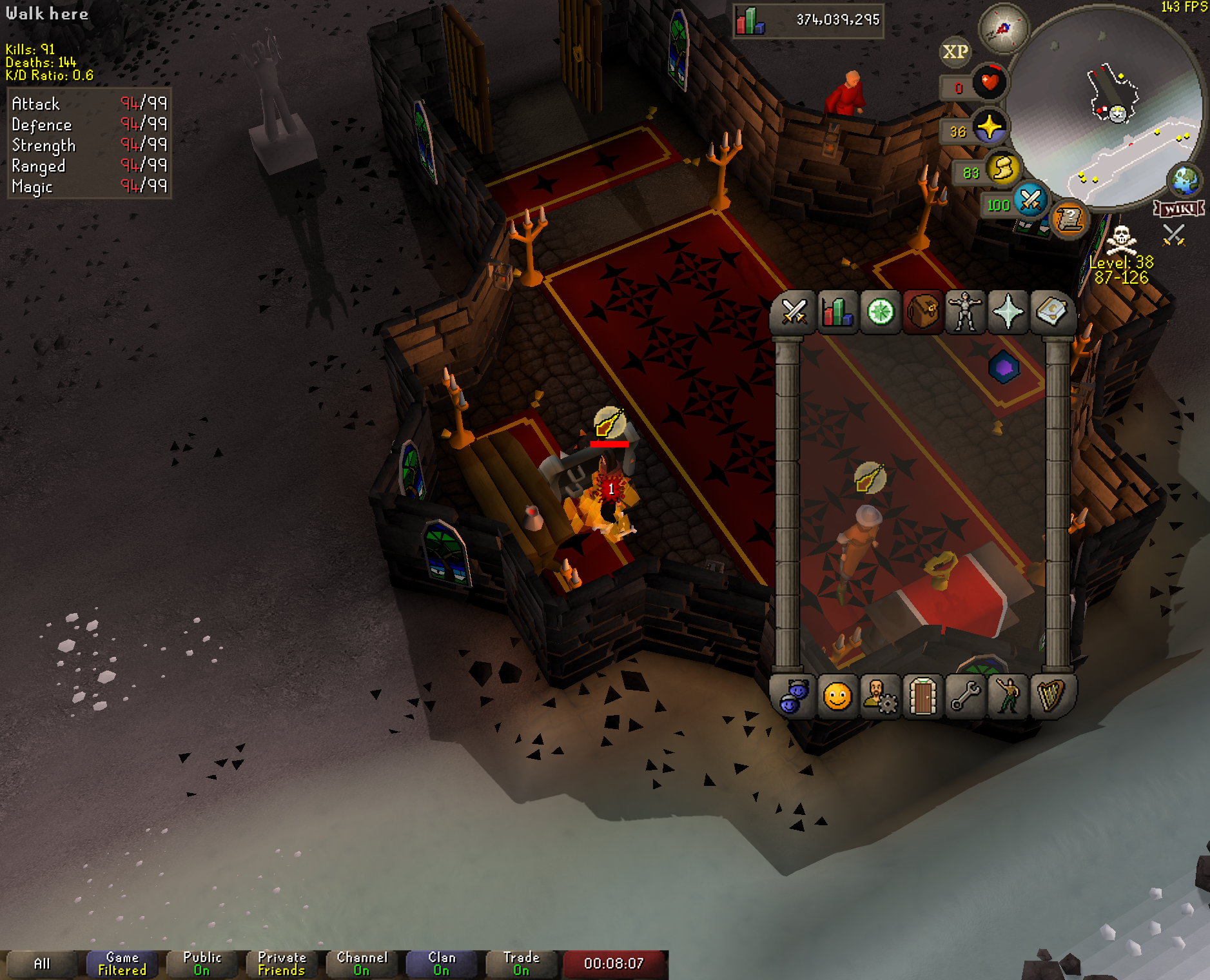Switch to the Skills tab
The width and height of the screenshot is (1210, 980).
pyautogui.click(x=837, y=313)
